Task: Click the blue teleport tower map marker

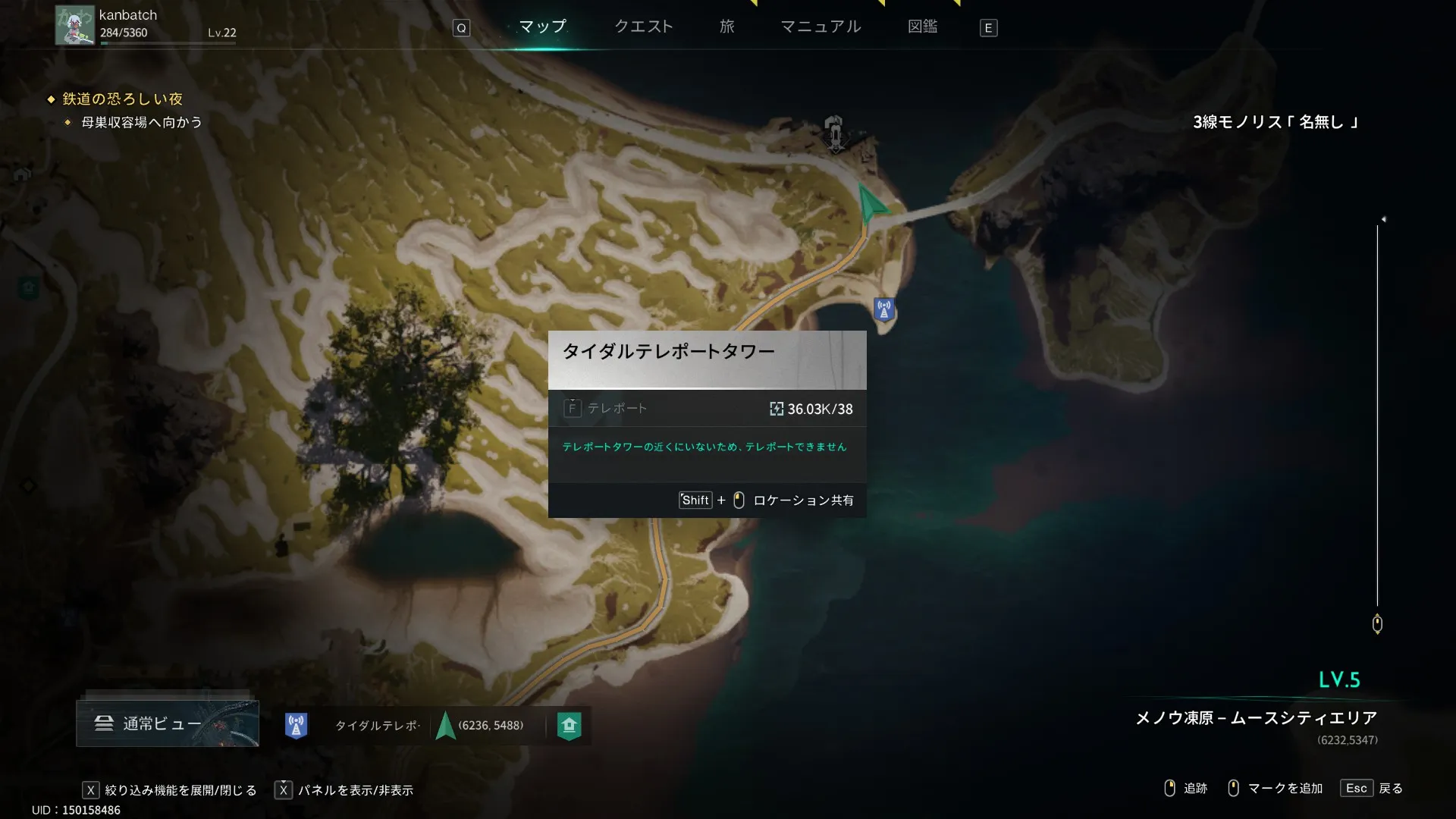Action: [x=883, y=309]
